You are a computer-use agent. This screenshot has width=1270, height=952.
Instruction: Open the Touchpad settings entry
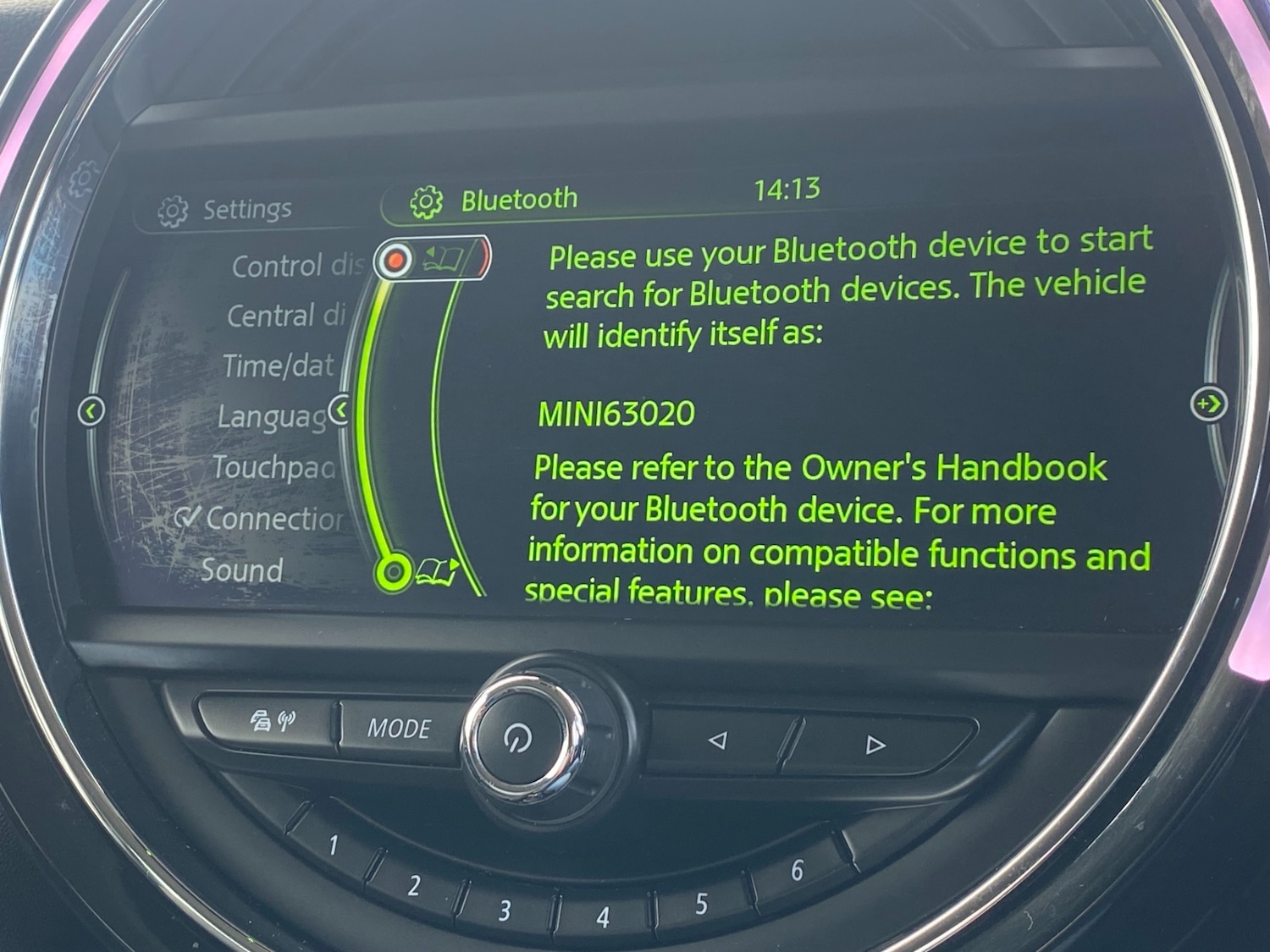click(x=273, y=467)
